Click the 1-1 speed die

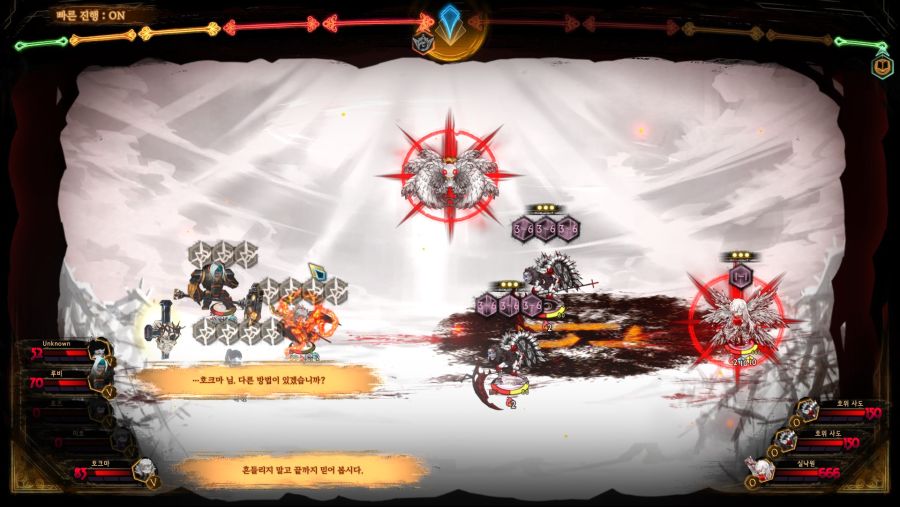741,275
